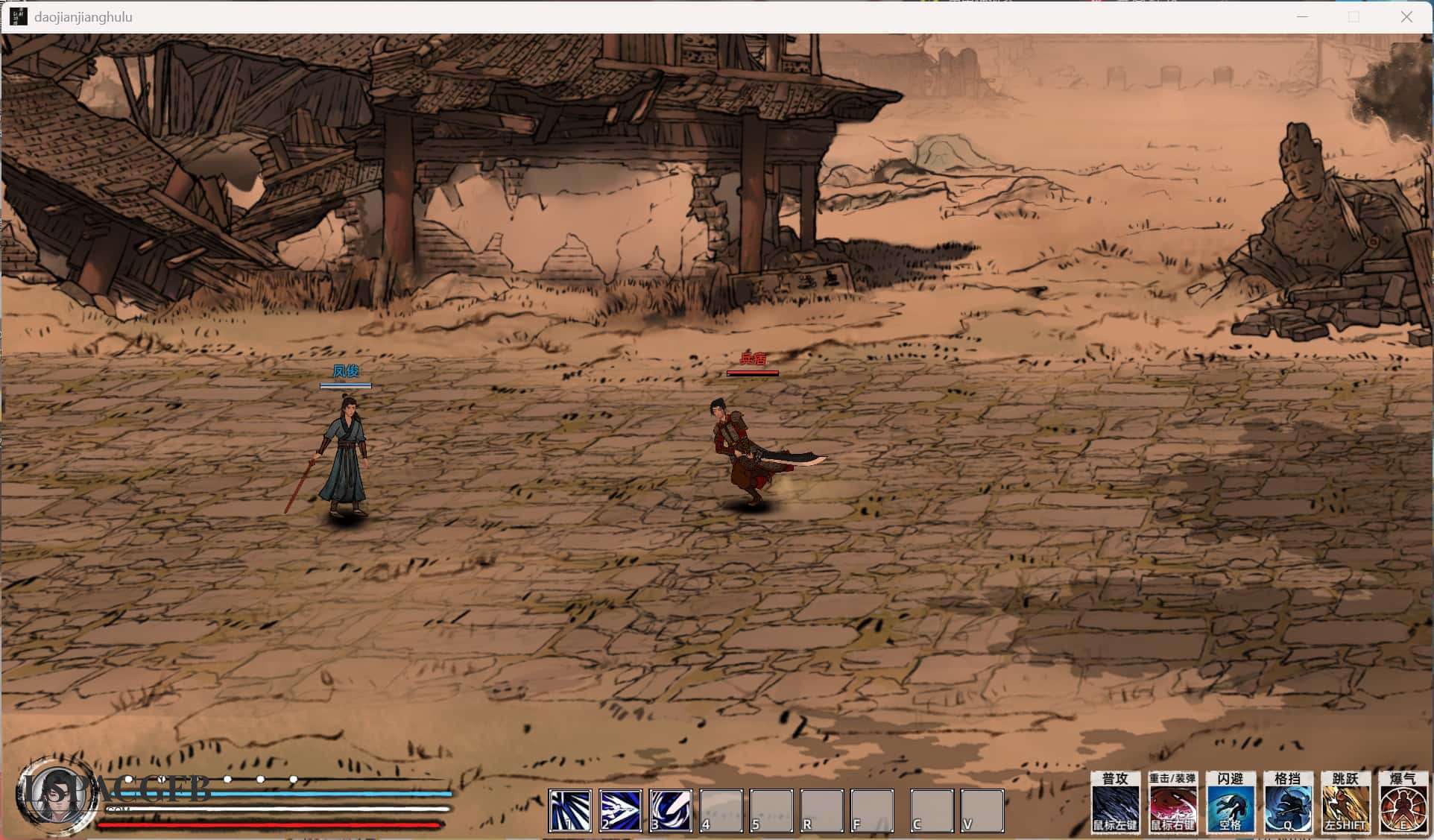Activate the 格挡 block ability icon
Image resolution: width=1434 pixels, height=840 pixels.
tap(1287, 803)
